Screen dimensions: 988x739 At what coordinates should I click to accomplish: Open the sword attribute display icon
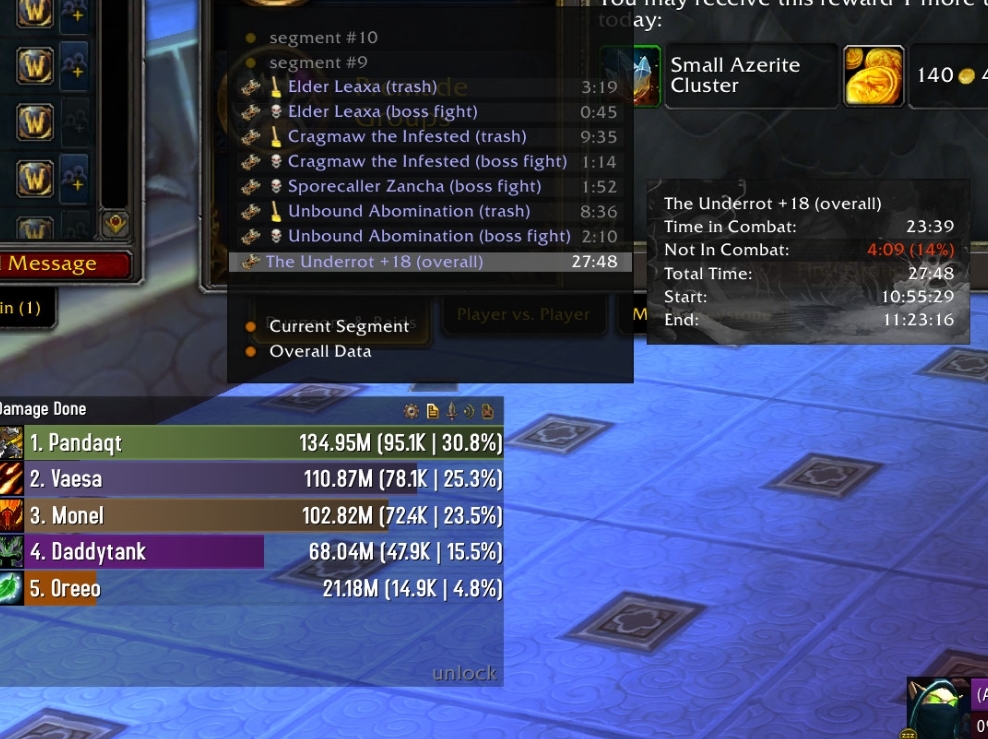pos(451,410)
